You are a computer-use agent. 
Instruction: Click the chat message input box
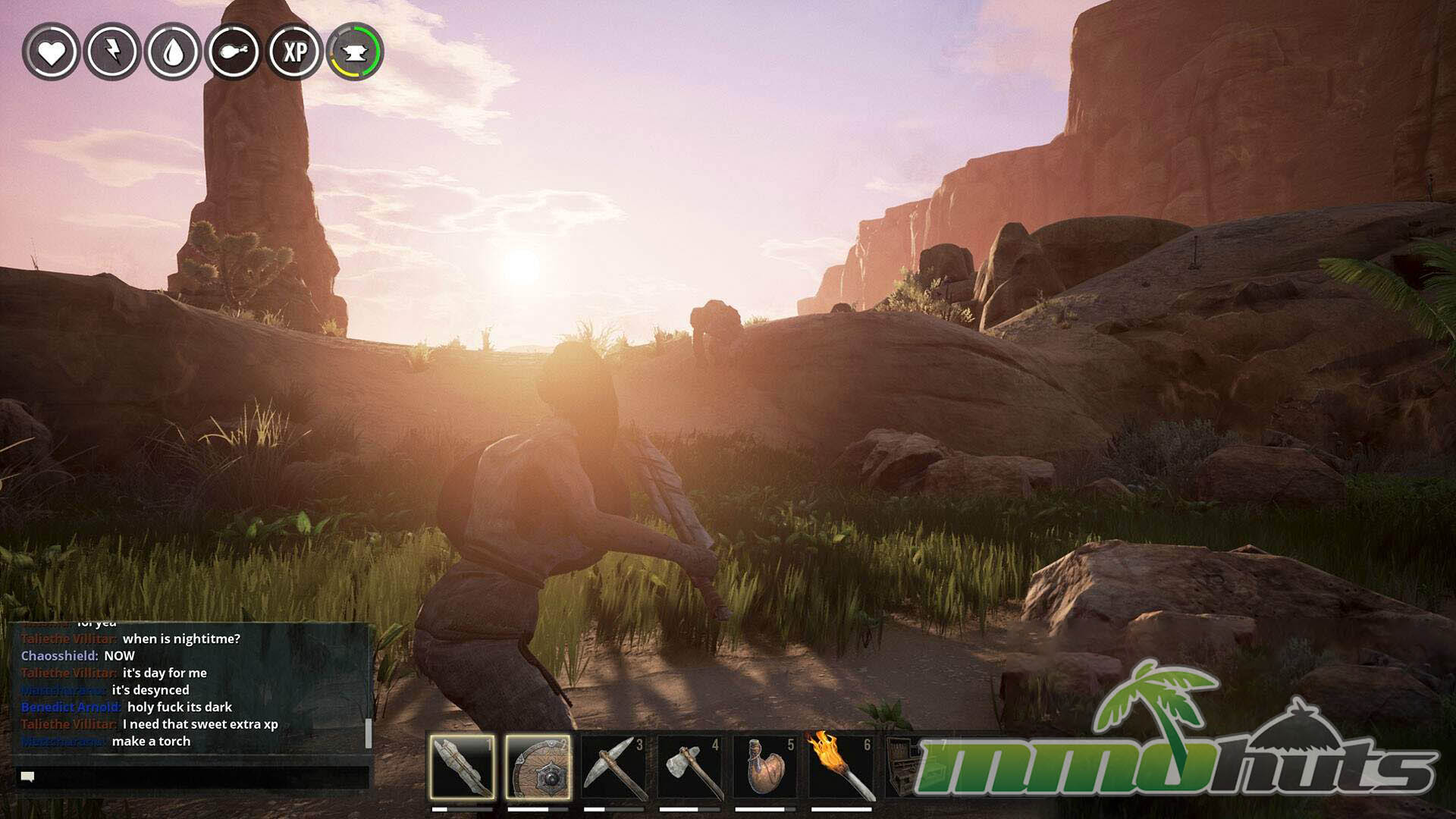193,777
